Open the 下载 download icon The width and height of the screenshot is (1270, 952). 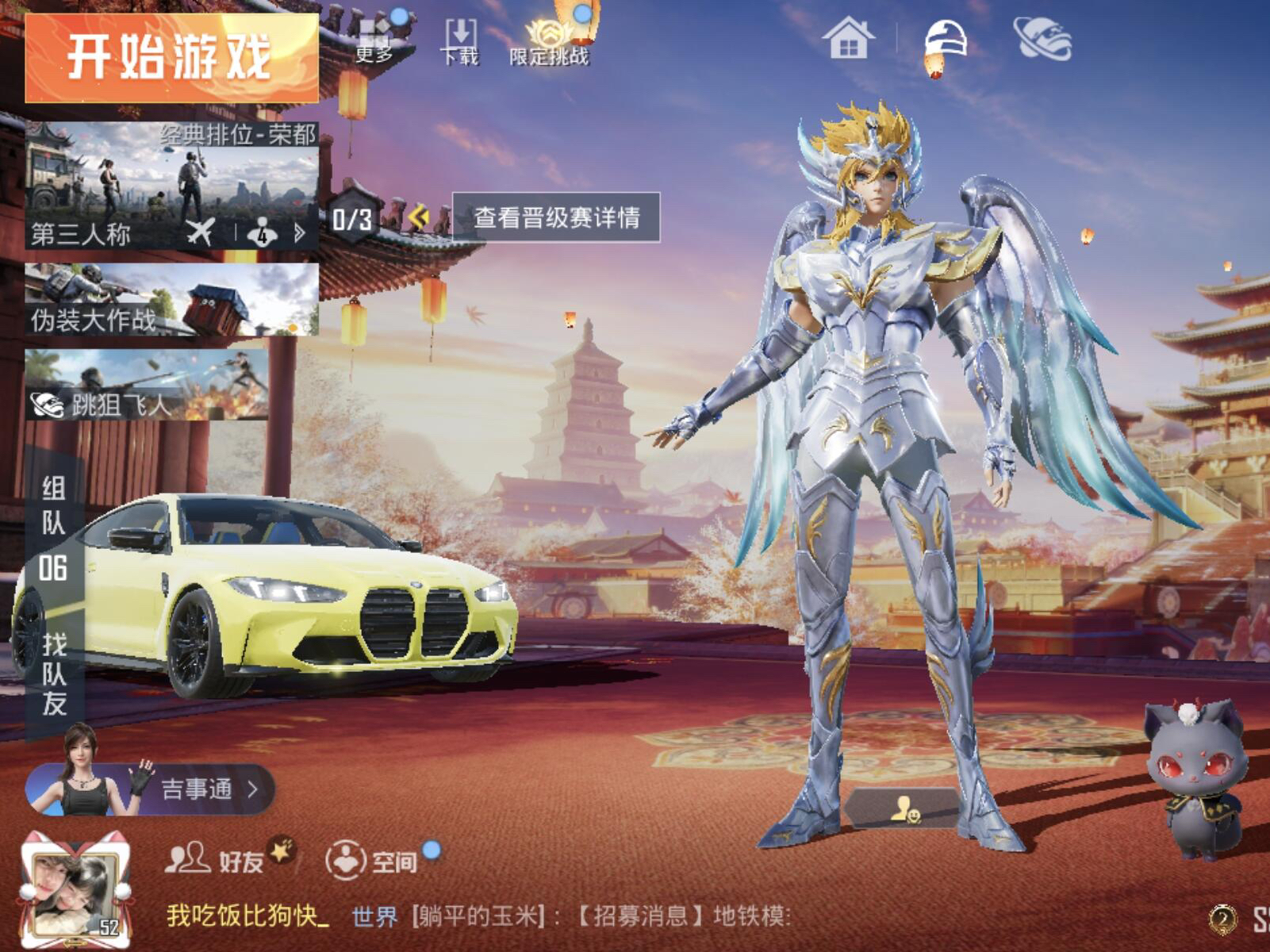pos(460,41)
